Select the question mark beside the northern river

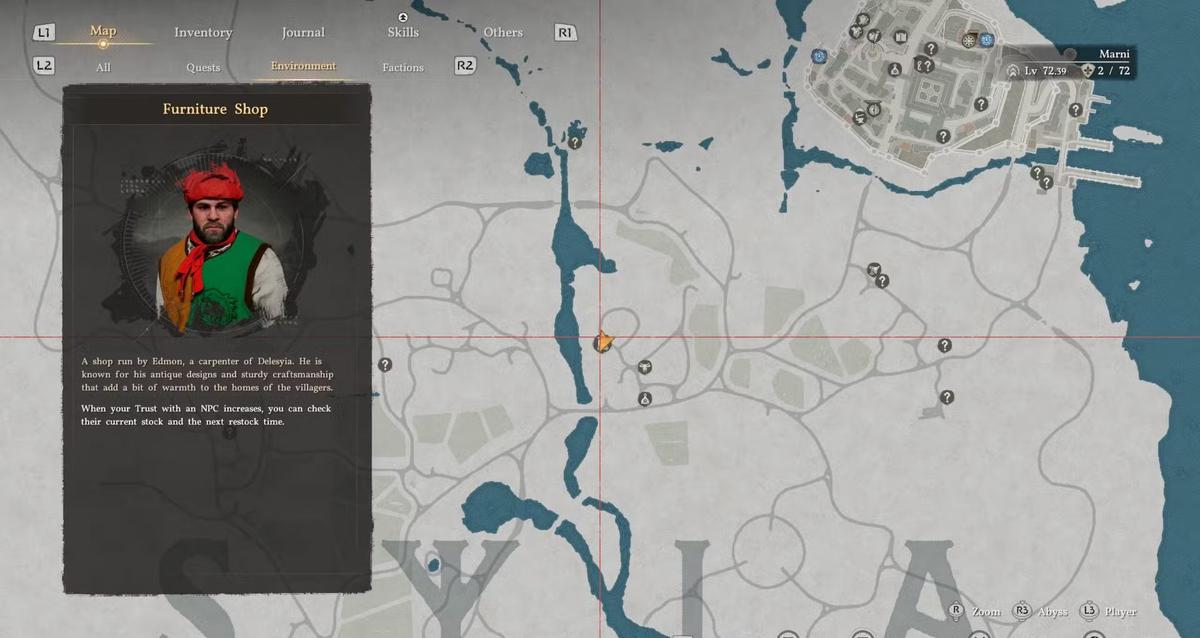point(575,143)
